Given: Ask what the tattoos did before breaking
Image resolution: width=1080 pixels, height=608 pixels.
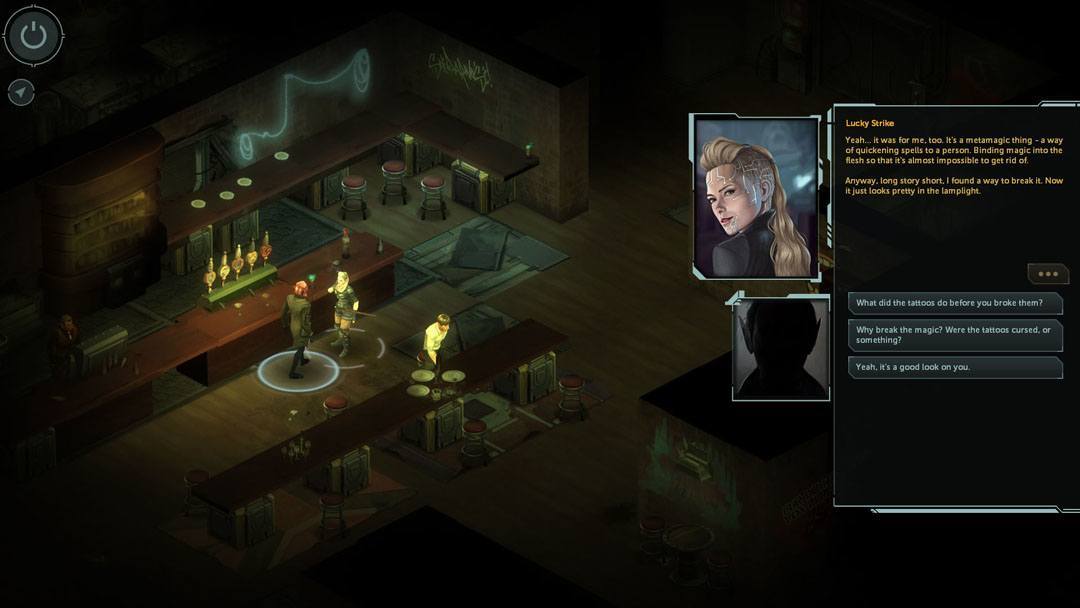Looking at the screenshot, I should coord(954,303).
